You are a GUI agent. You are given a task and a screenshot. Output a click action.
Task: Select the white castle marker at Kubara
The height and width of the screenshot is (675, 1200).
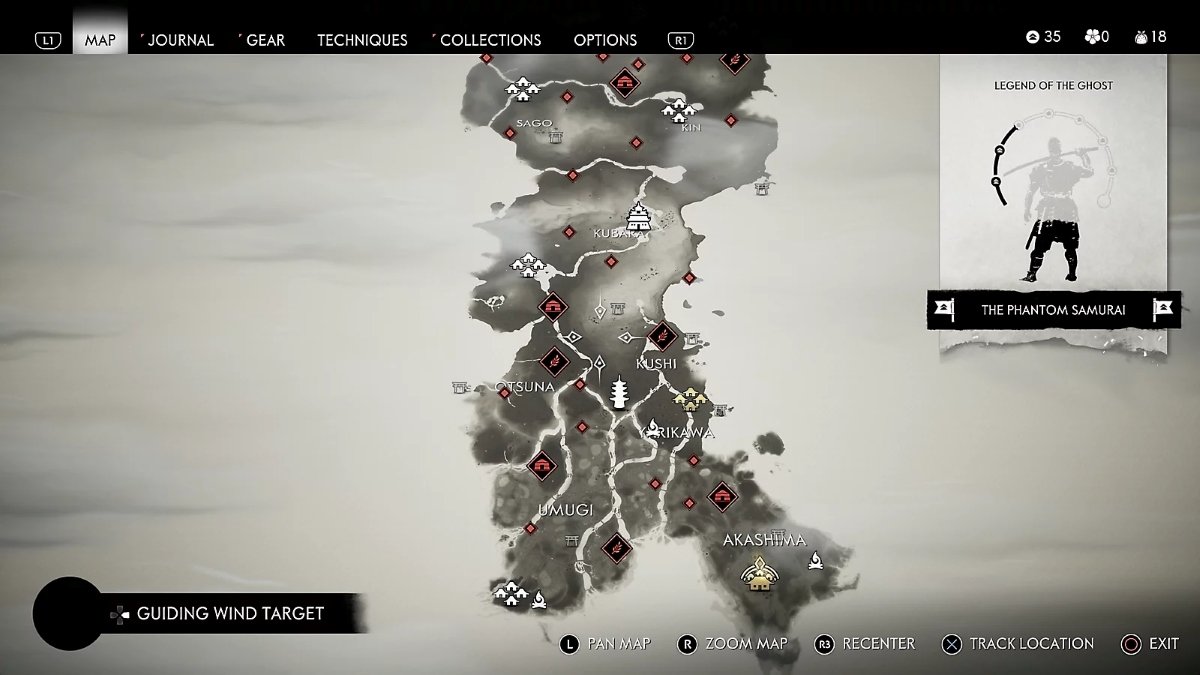(x=638, y=216)
